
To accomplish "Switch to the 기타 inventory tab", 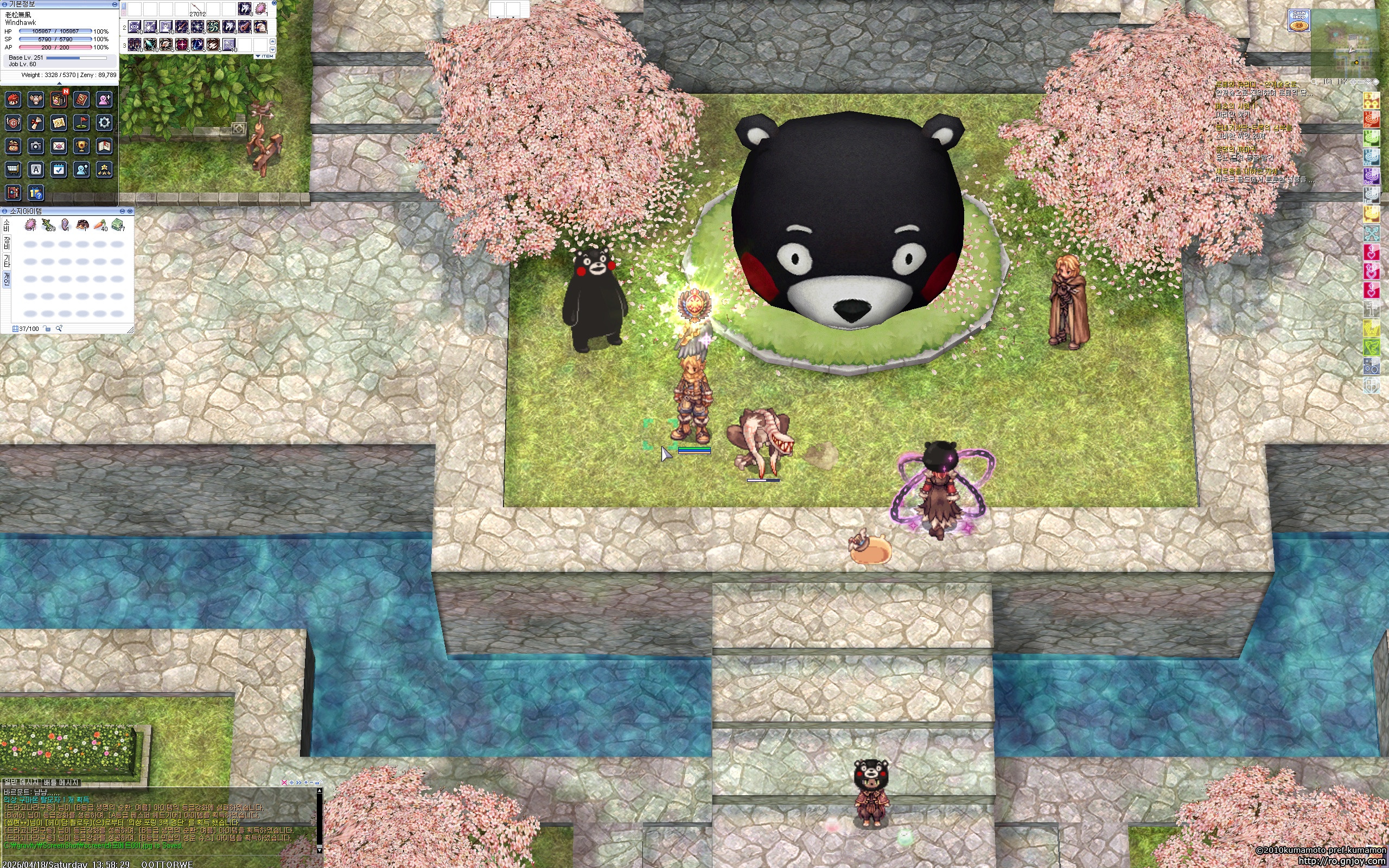I will point(7,261).
